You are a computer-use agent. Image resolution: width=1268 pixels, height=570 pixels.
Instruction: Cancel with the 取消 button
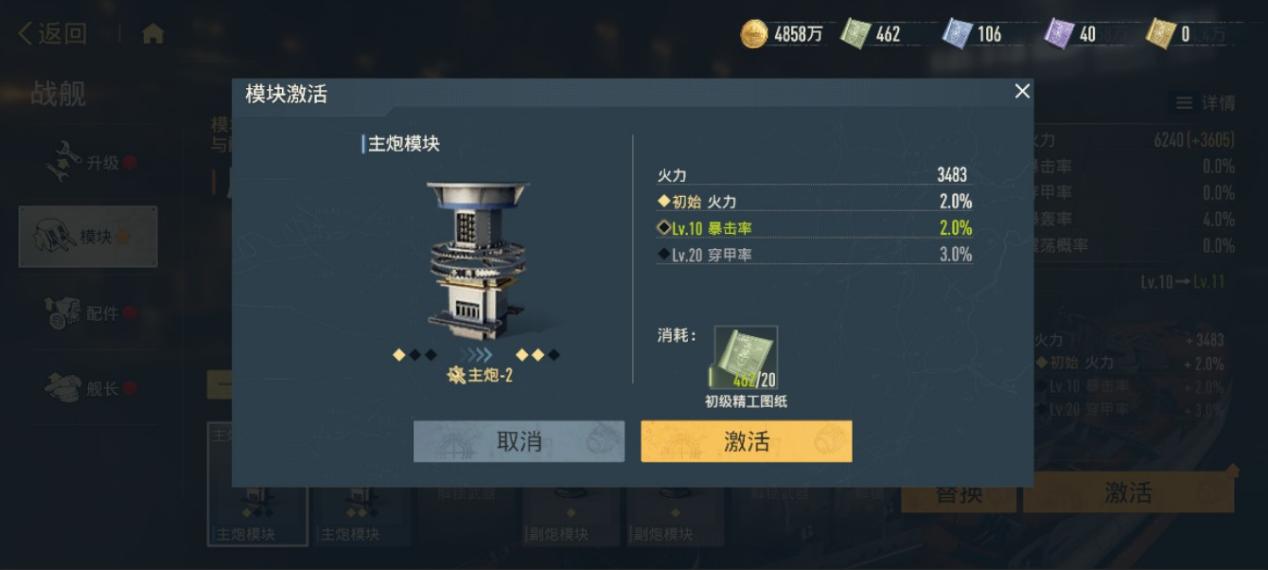519,441
